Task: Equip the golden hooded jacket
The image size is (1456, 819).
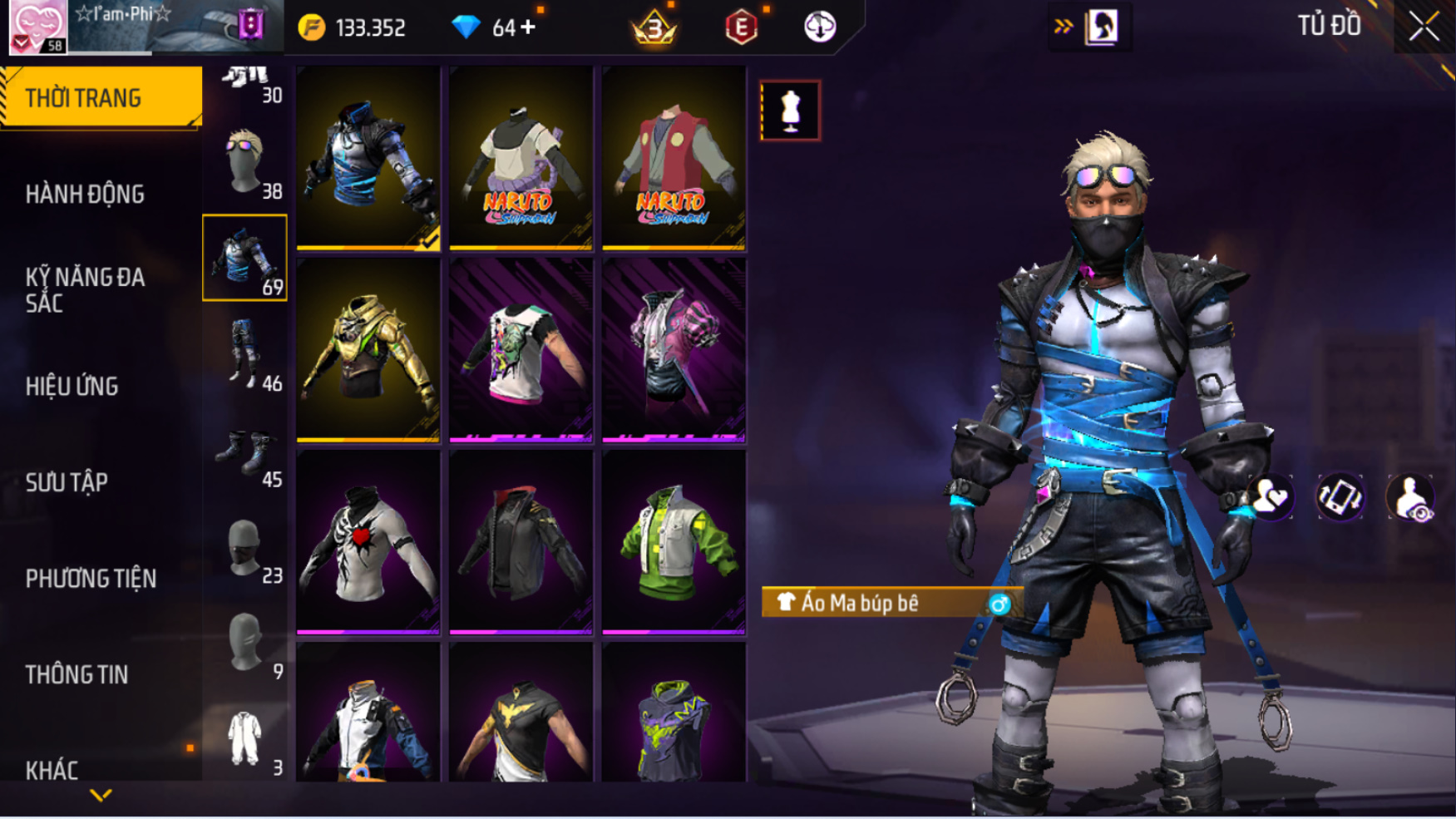Action: pos(368,350)
